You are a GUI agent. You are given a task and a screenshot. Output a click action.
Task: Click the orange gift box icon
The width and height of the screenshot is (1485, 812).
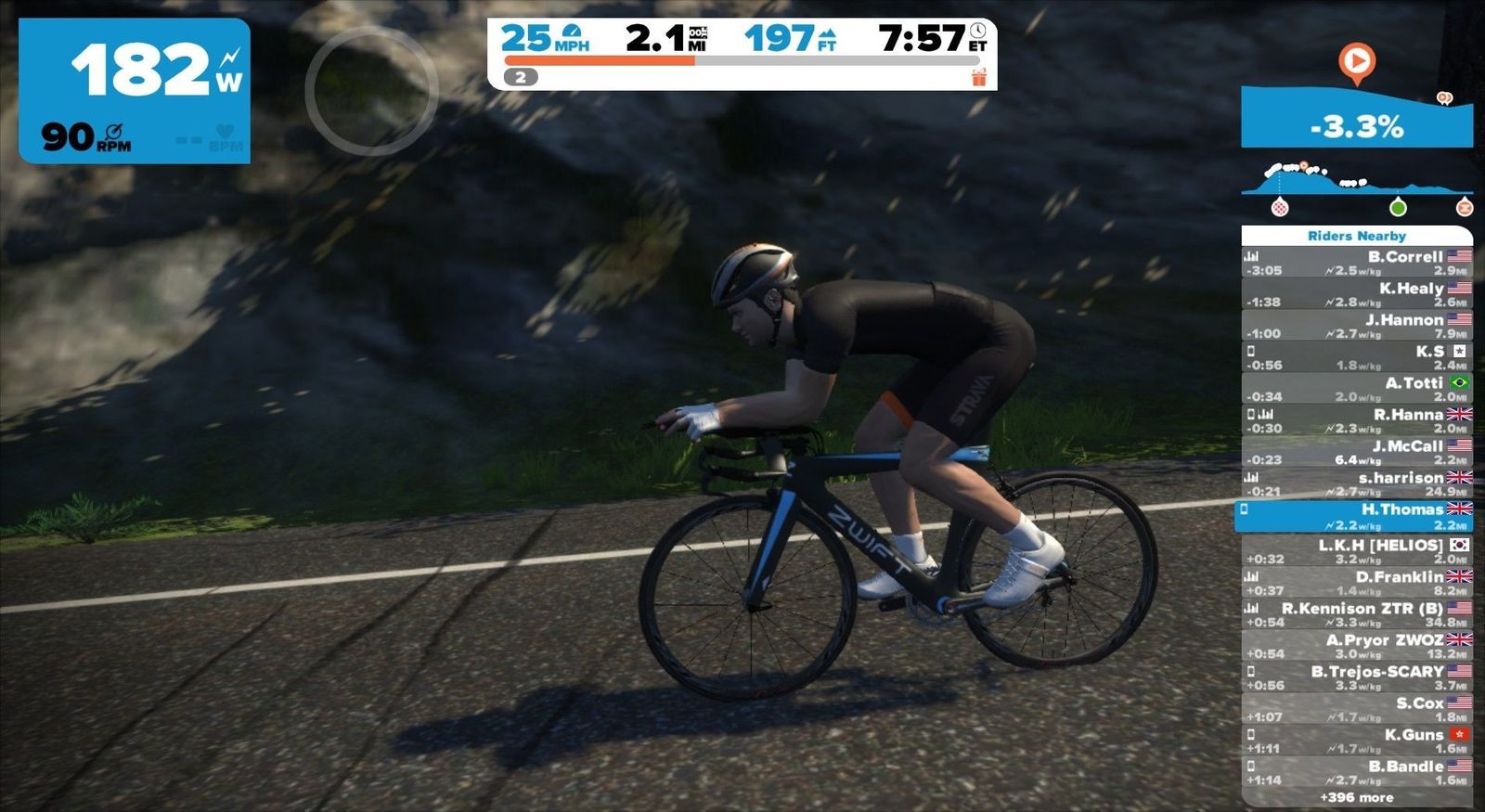[979, 78]
